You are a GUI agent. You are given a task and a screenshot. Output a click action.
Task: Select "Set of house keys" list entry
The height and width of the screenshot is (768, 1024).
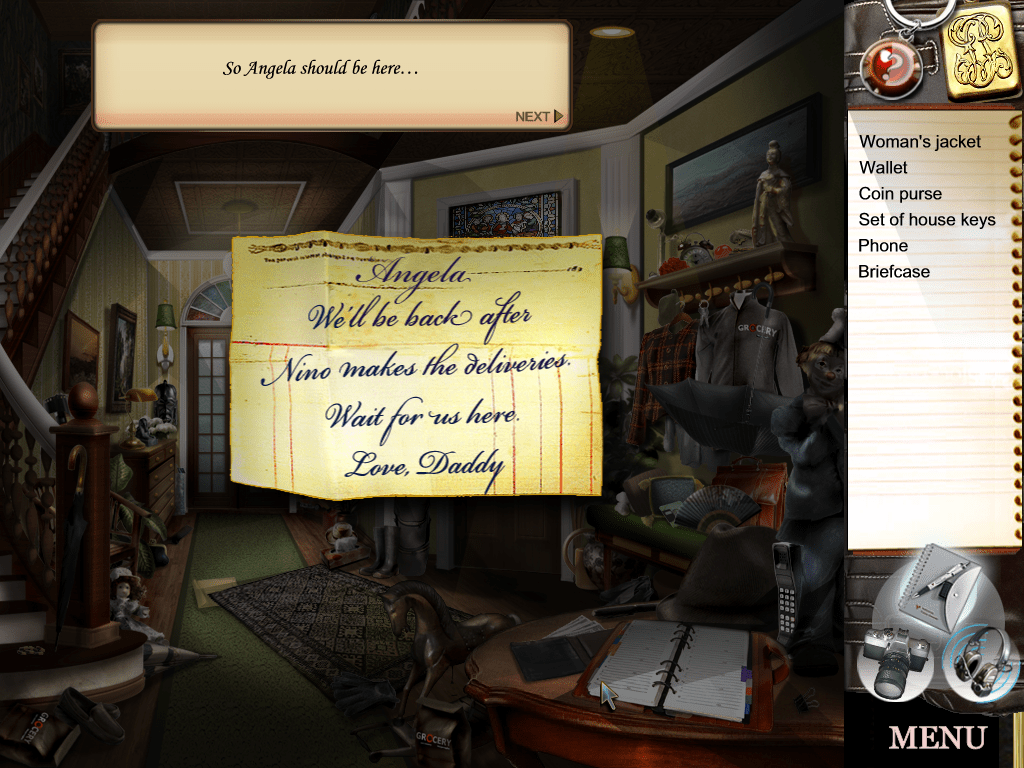coord(927,220)
